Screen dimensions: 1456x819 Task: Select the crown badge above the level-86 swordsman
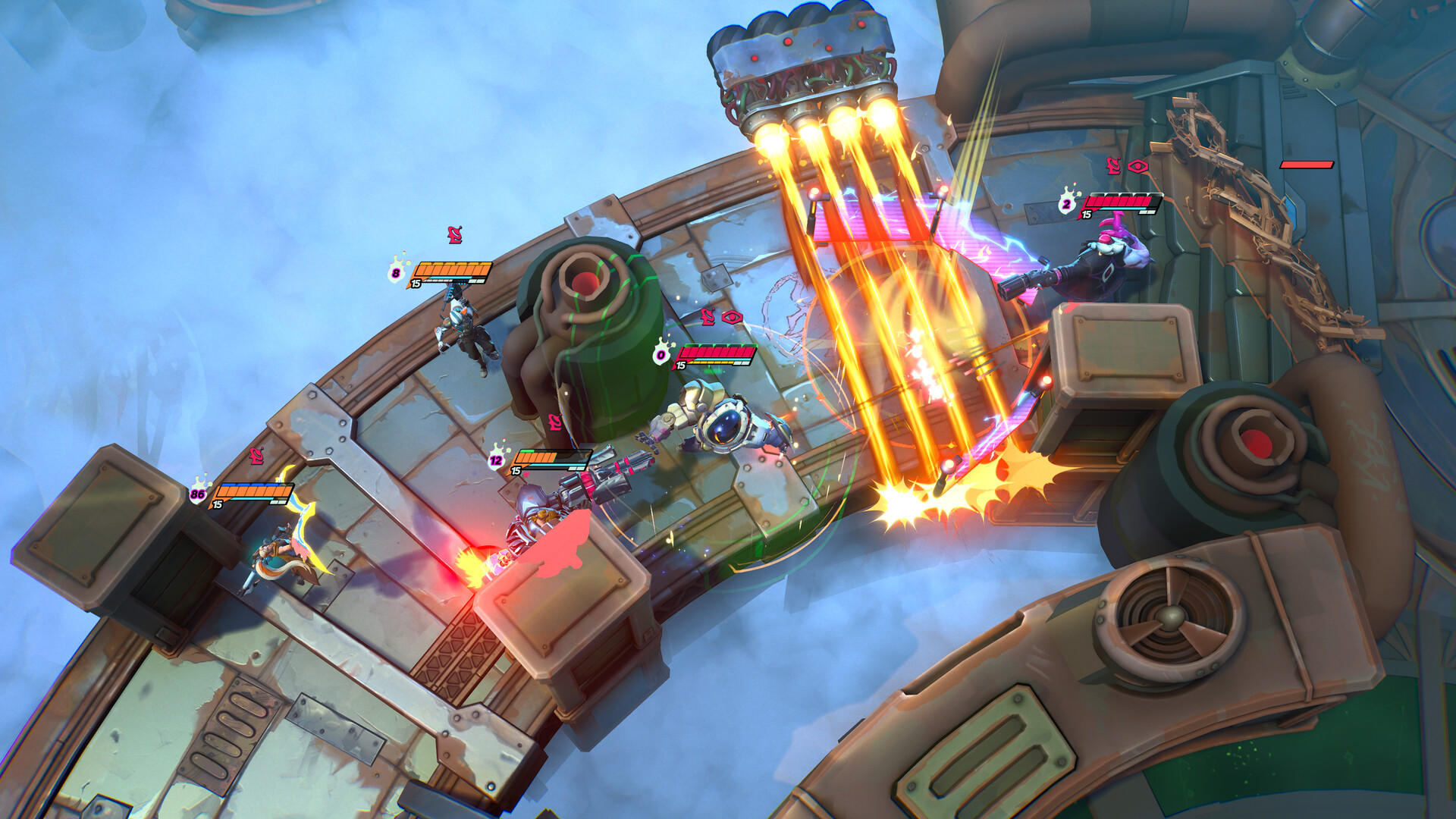click(199, 494)
